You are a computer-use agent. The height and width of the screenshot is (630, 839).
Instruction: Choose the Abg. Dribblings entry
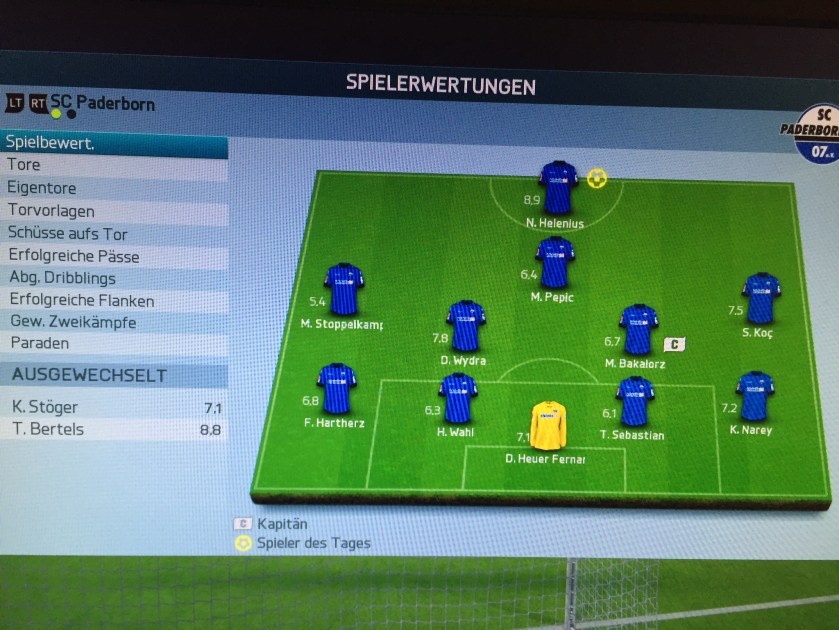[110, 278]
